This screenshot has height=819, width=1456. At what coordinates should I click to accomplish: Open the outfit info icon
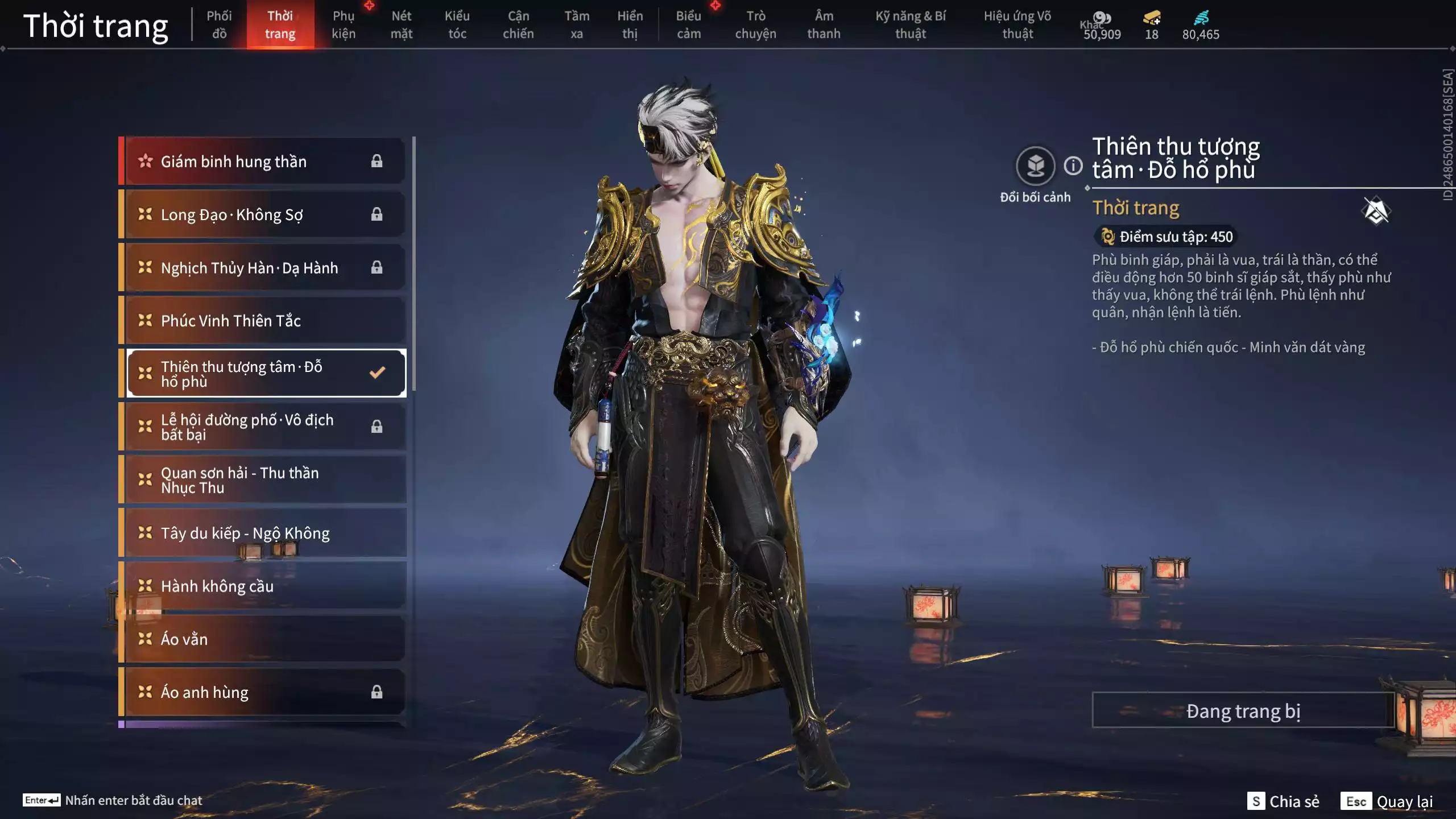tap(1073, 166)
